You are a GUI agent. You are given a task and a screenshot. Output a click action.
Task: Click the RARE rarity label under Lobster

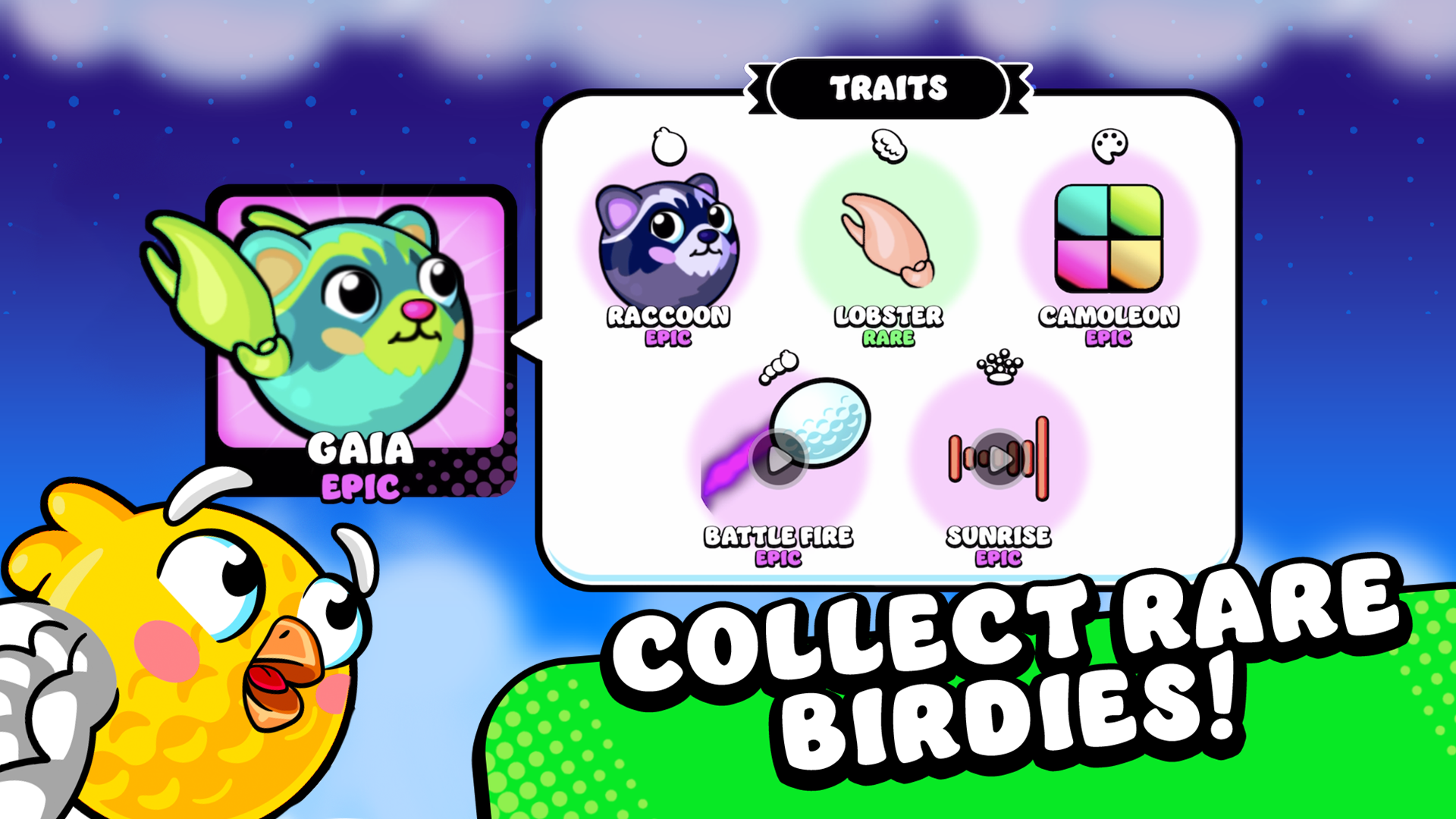(886, 336)
